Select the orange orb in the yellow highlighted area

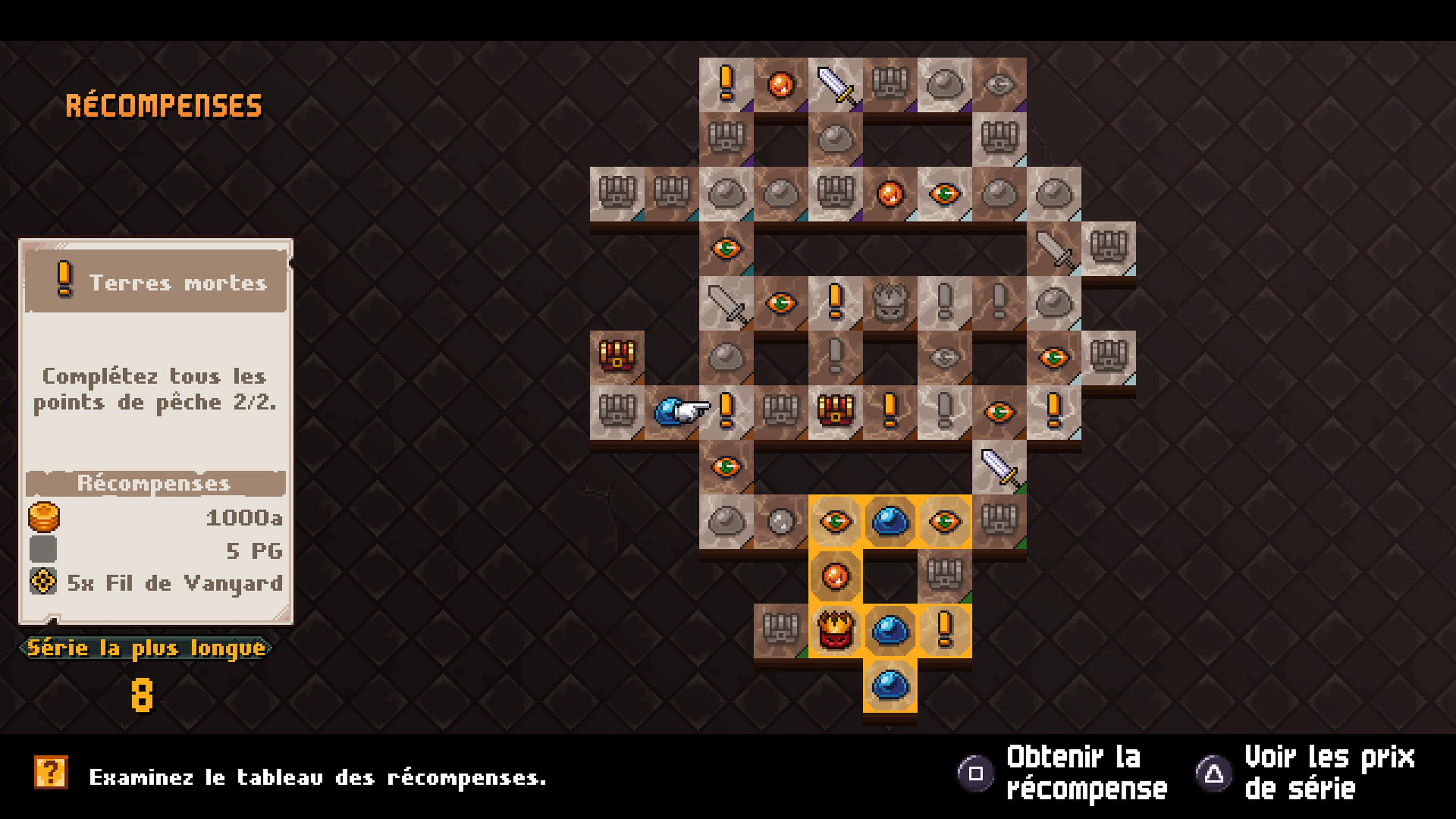pyautogui.click(x=835, y=576)
